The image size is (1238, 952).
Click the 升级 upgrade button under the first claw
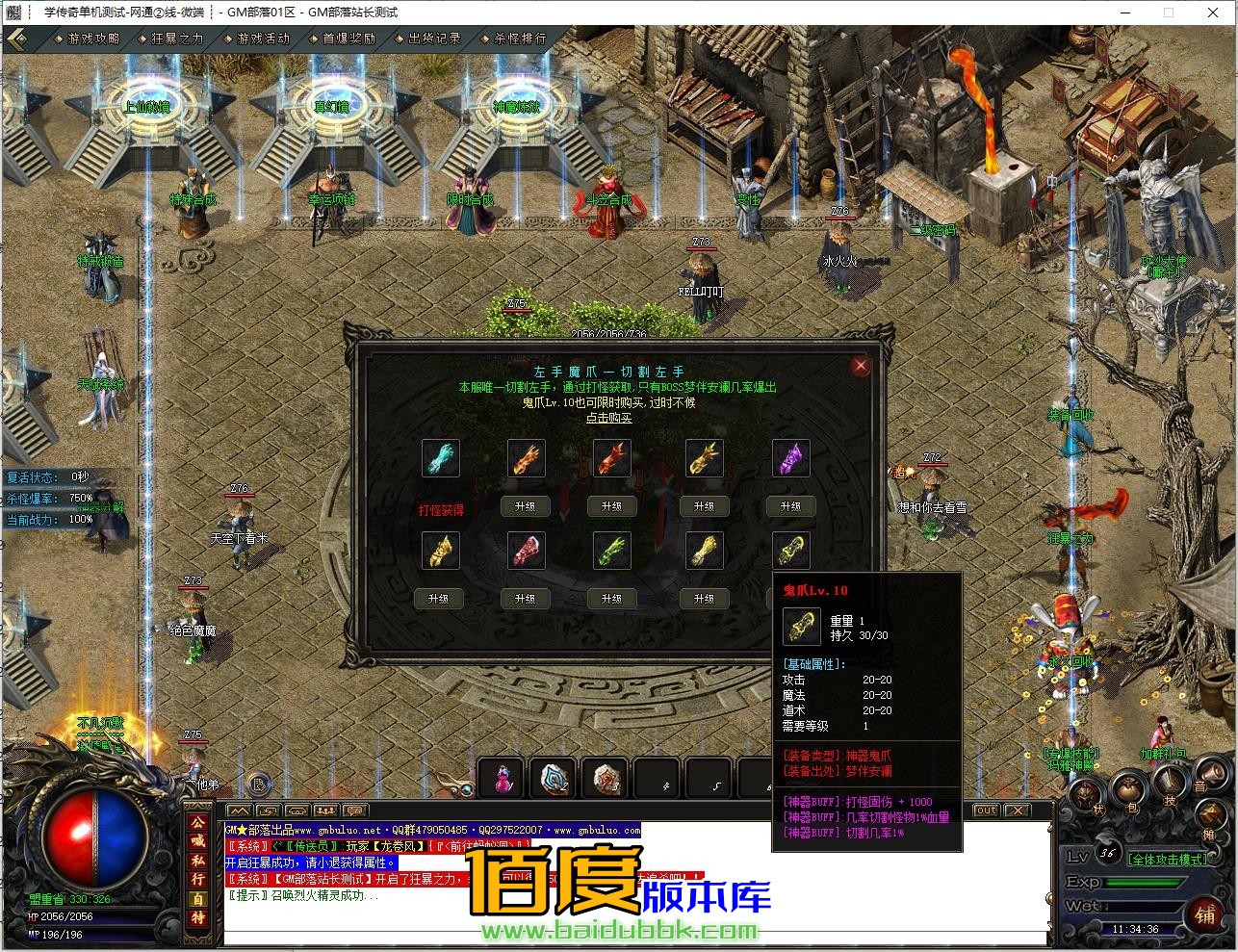[x=525, y=505]
